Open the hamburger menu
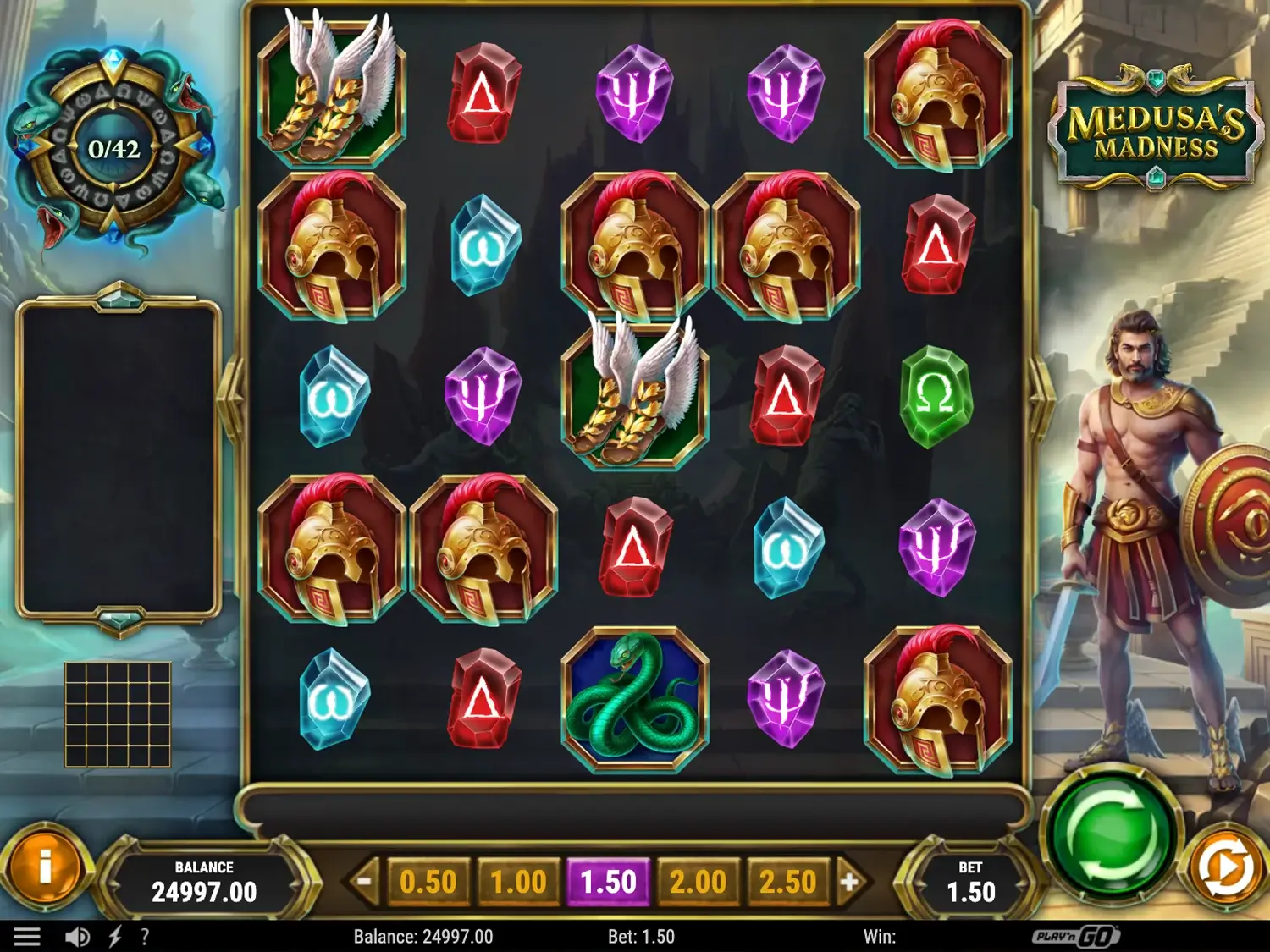Screen dimensions: 1270x952 pyautogui.click(x=27, y=937)
